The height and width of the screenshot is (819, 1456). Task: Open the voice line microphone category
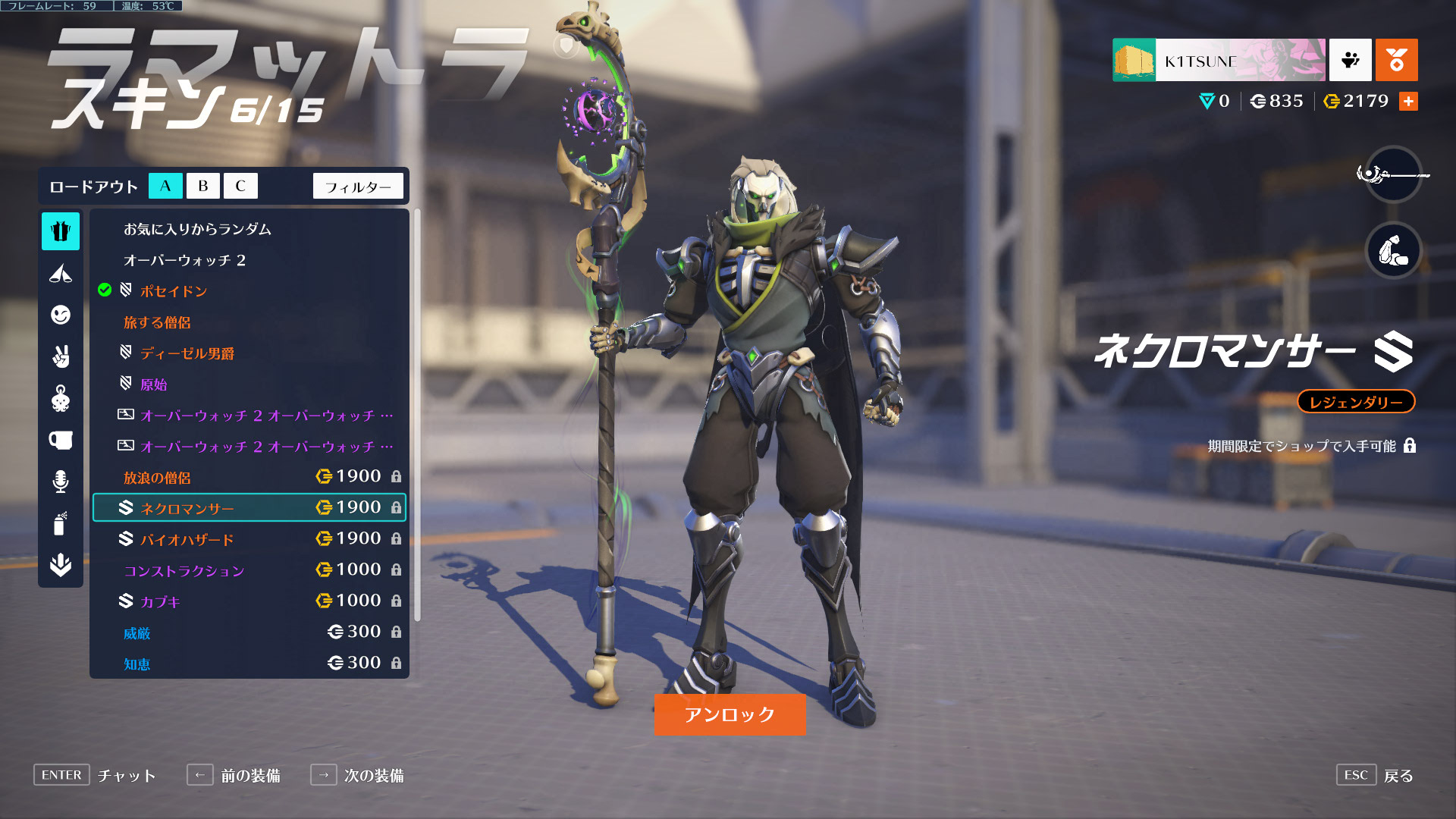click(x=61, y=482)
